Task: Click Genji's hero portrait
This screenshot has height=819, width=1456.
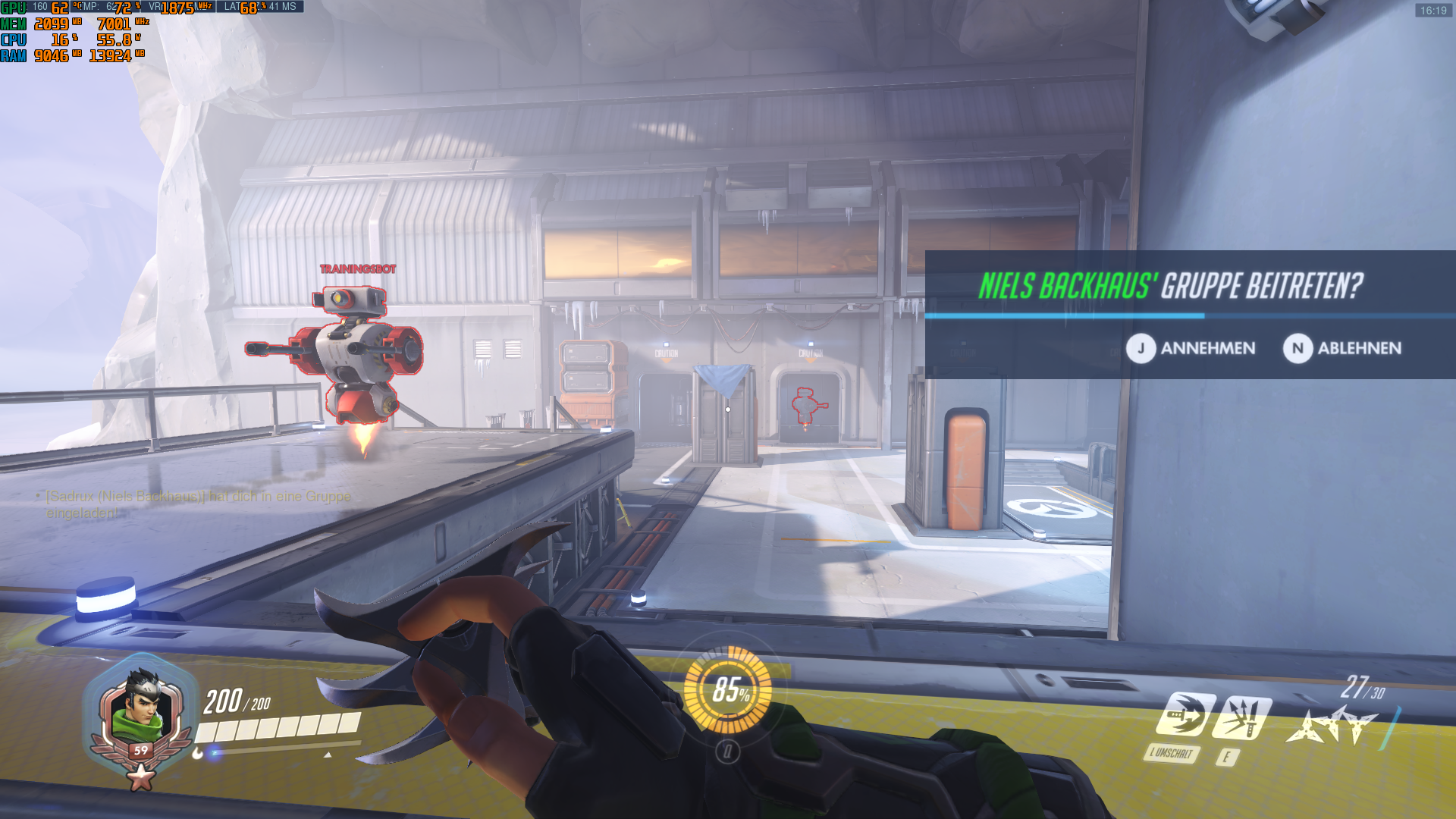Action: point(141,703)
